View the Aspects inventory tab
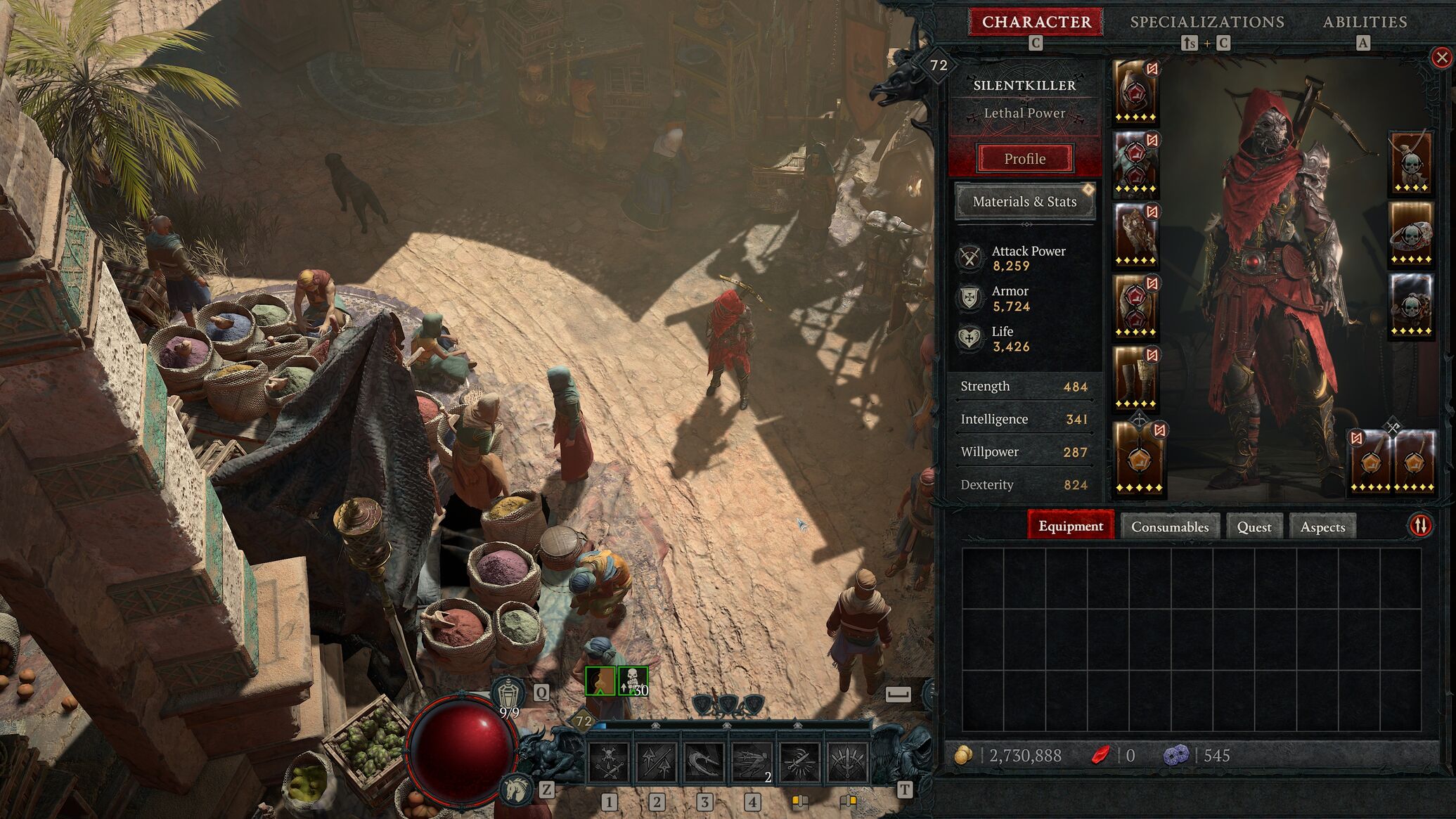Image resolution: width=1456 pixels, height=819 pixels. [1322, 527]
